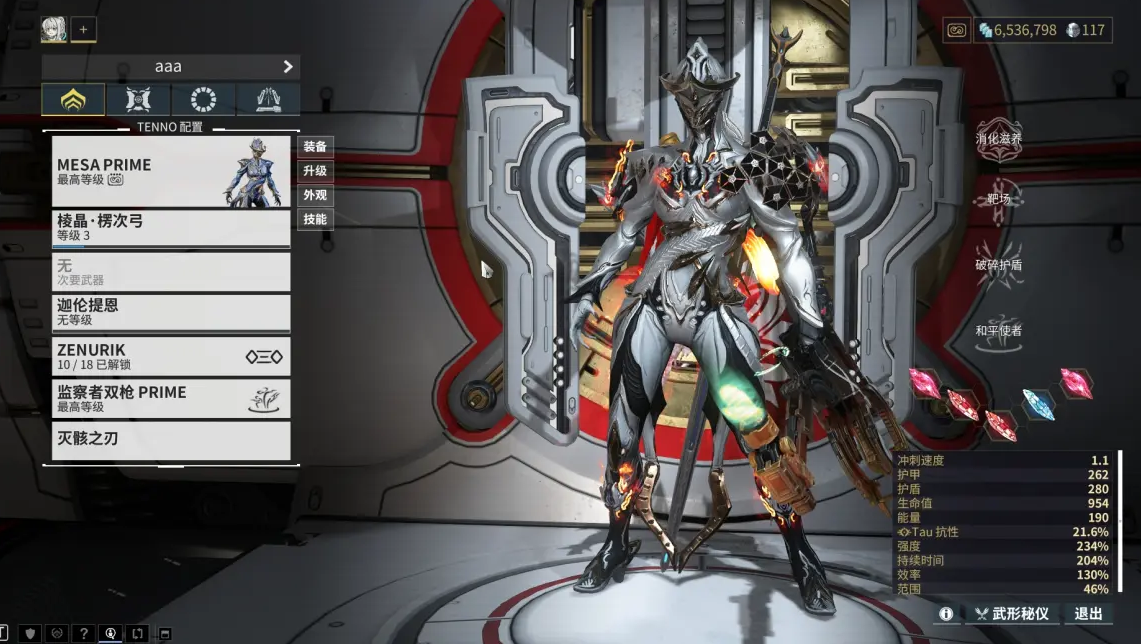Click the arrow beside loadout name aaa
This screenshot has width=1141, height=644.
pyautogui.click(x=288, y=67)
